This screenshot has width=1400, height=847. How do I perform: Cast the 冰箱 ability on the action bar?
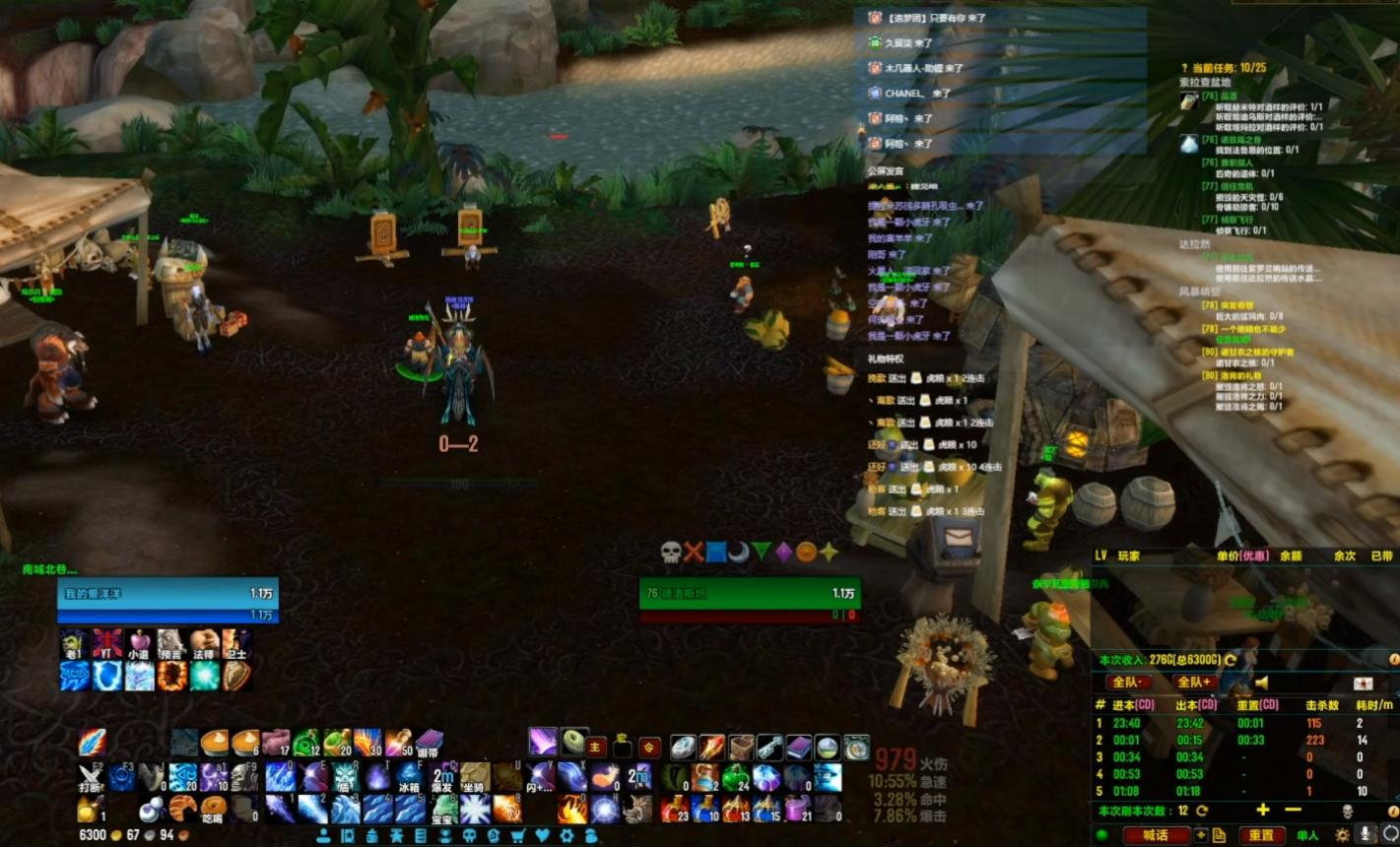click(x=409, y=774)
